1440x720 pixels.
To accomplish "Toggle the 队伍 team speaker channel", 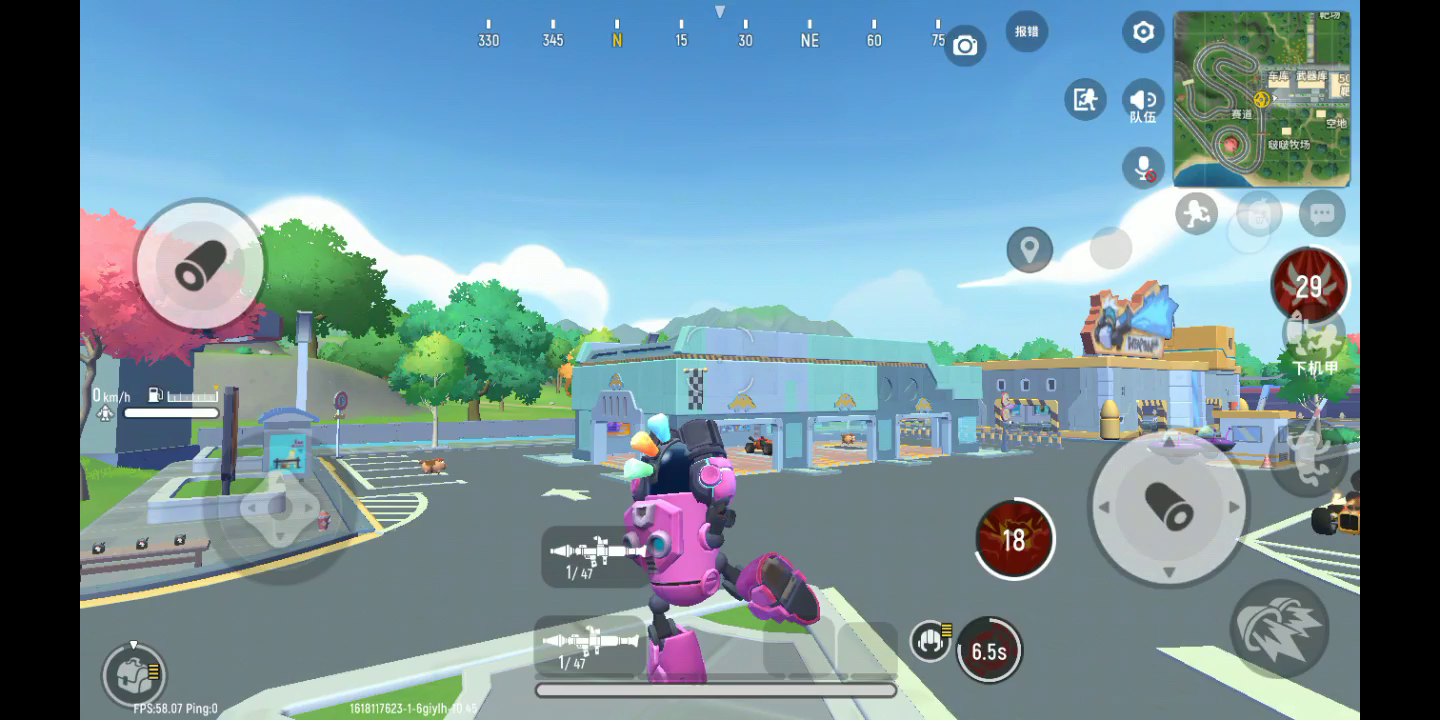I will 1143,101.
